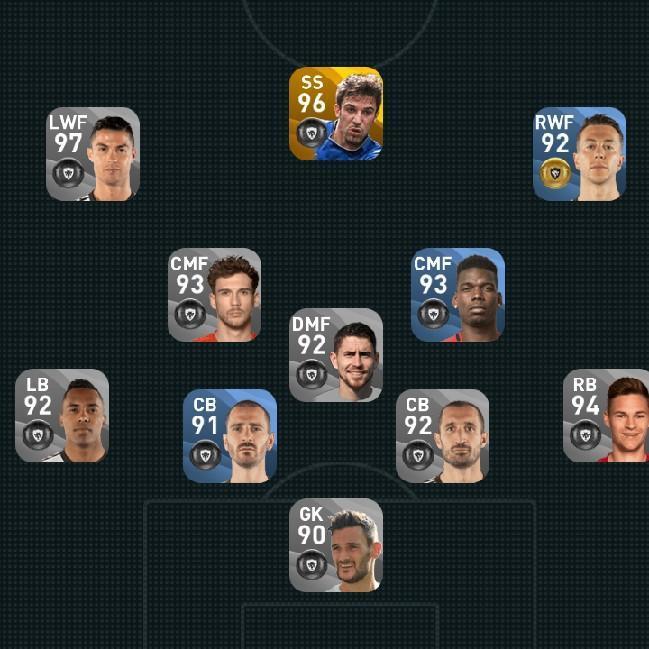The height and width of the screenshot is (649, 649).
Task: Choose the LB 92 player card
Action: point(62,416)
